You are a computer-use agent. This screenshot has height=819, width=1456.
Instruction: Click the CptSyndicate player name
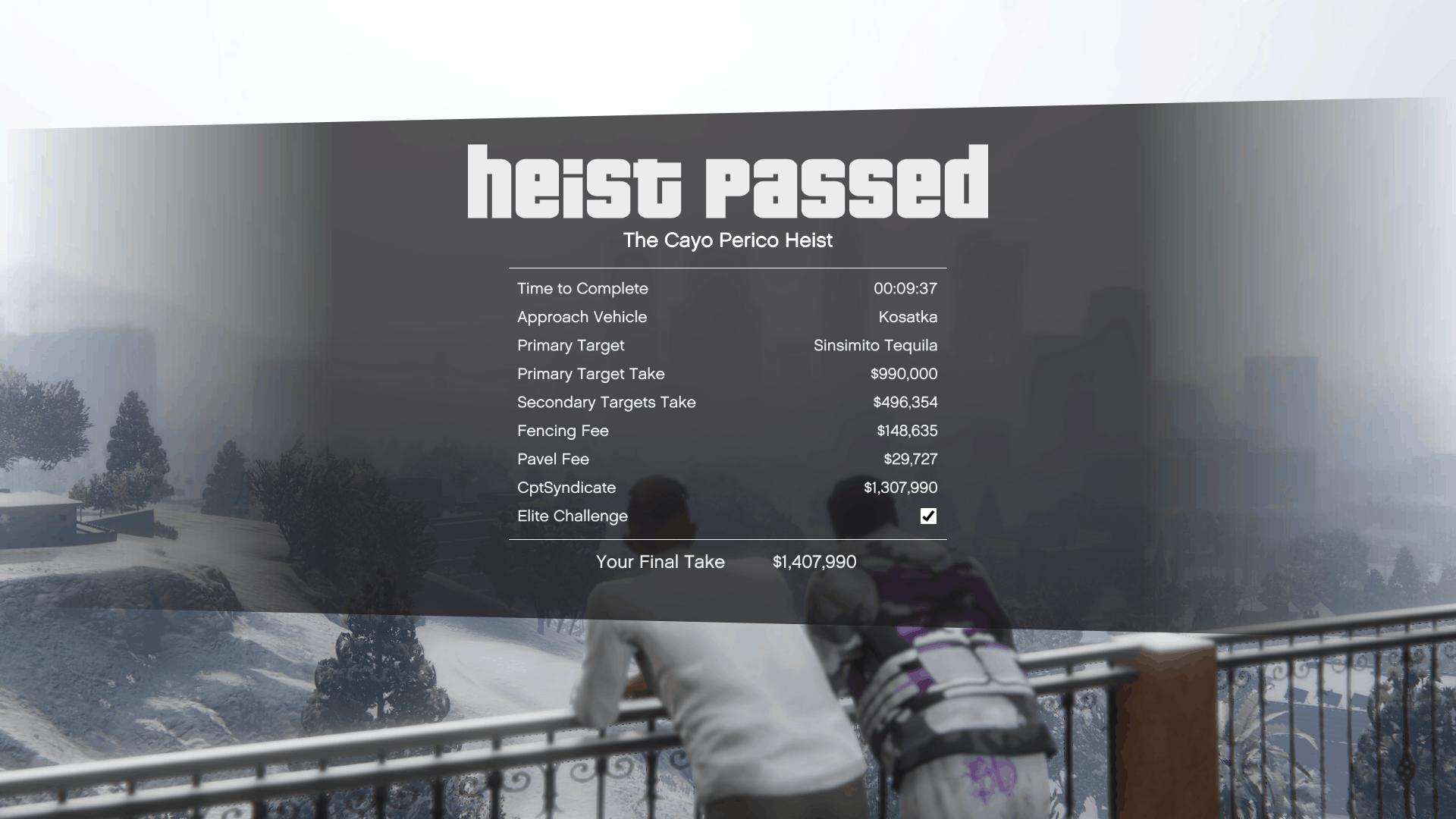tap(566, 488)
